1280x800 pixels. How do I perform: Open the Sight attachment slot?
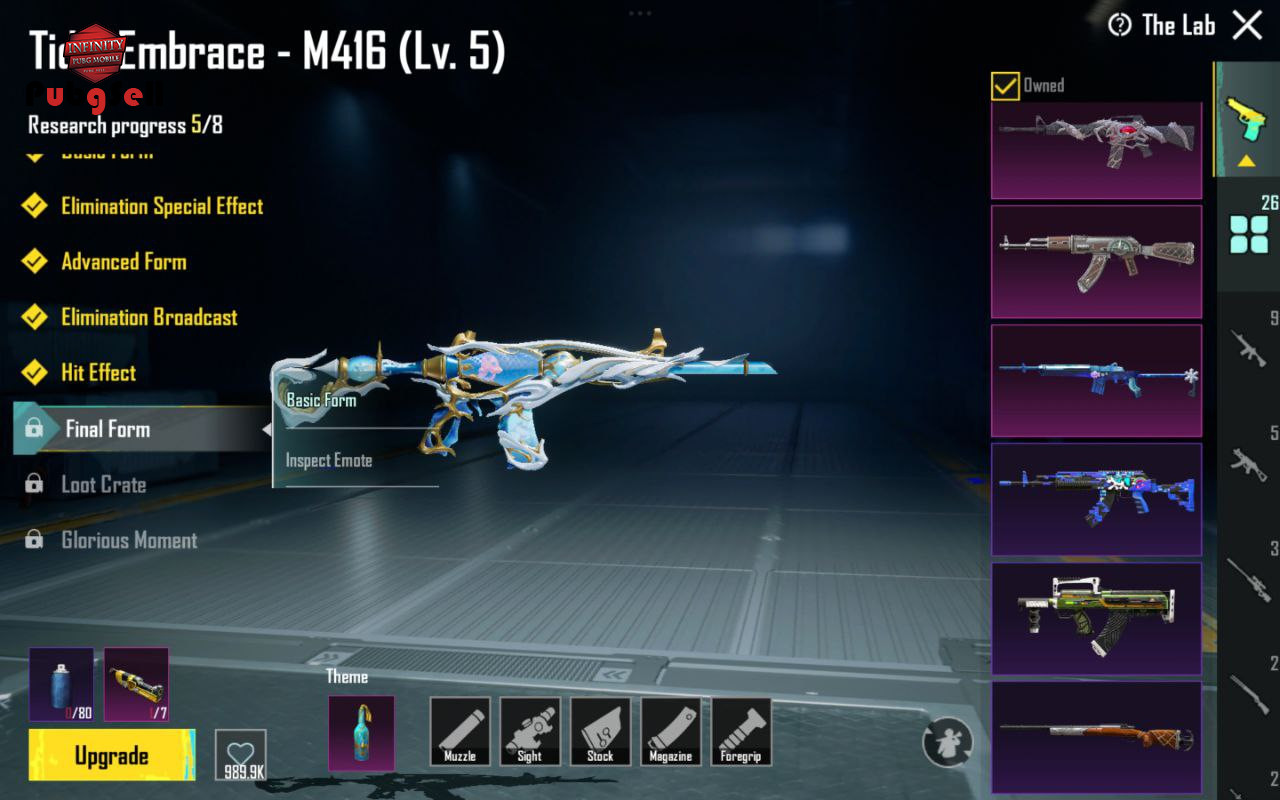(530, 732)
